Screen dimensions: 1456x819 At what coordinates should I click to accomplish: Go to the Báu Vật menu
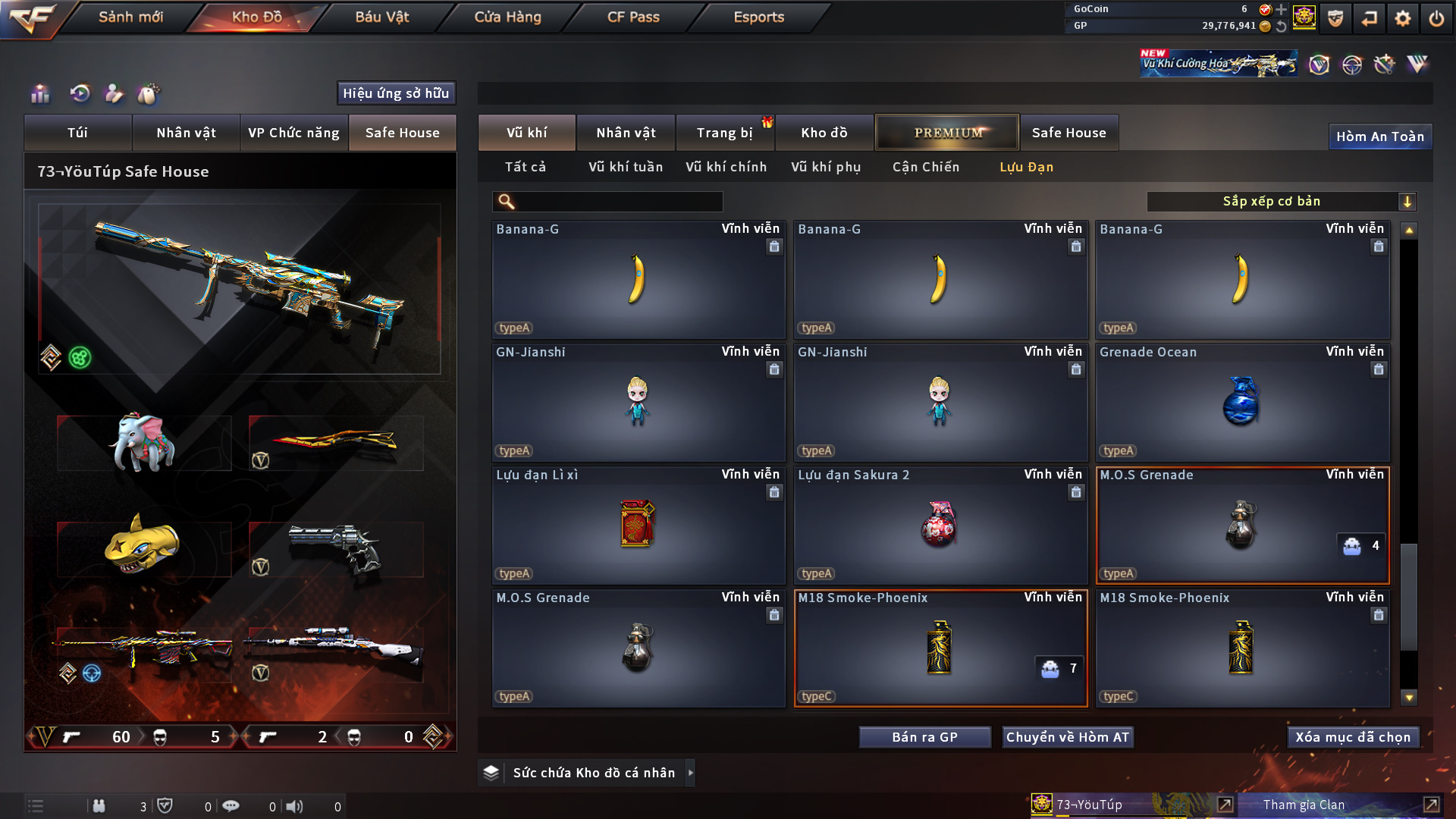[381, 17]
